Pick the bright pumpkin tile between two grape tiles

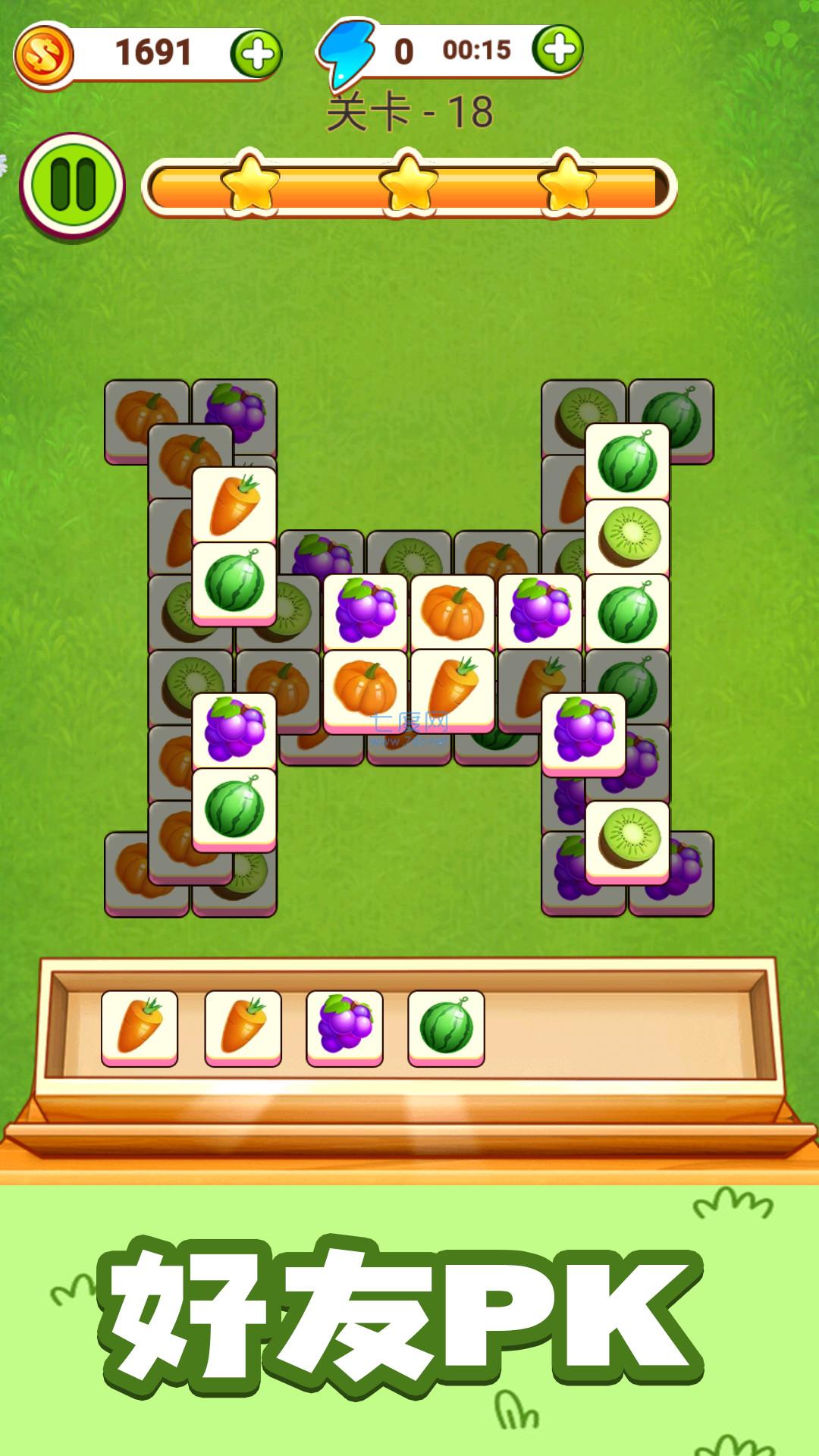(x=453, y=612)
